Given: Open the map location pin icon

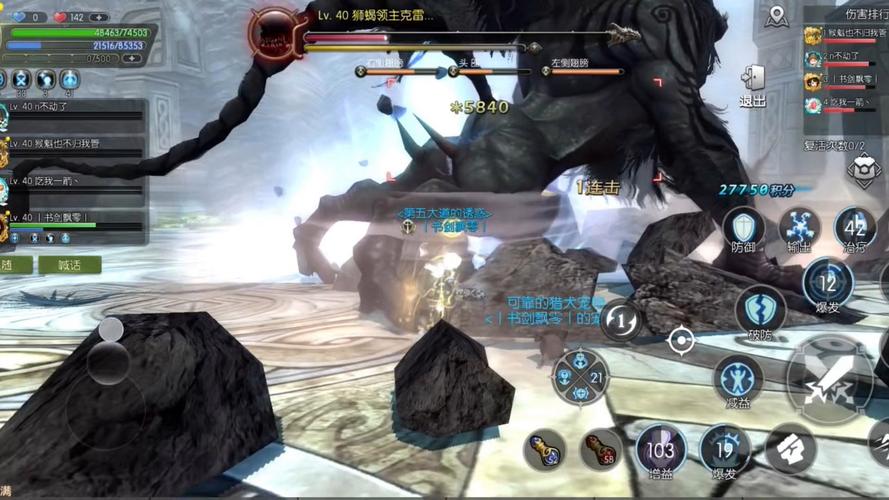Looking at the screenshot, I should (777, 16).
